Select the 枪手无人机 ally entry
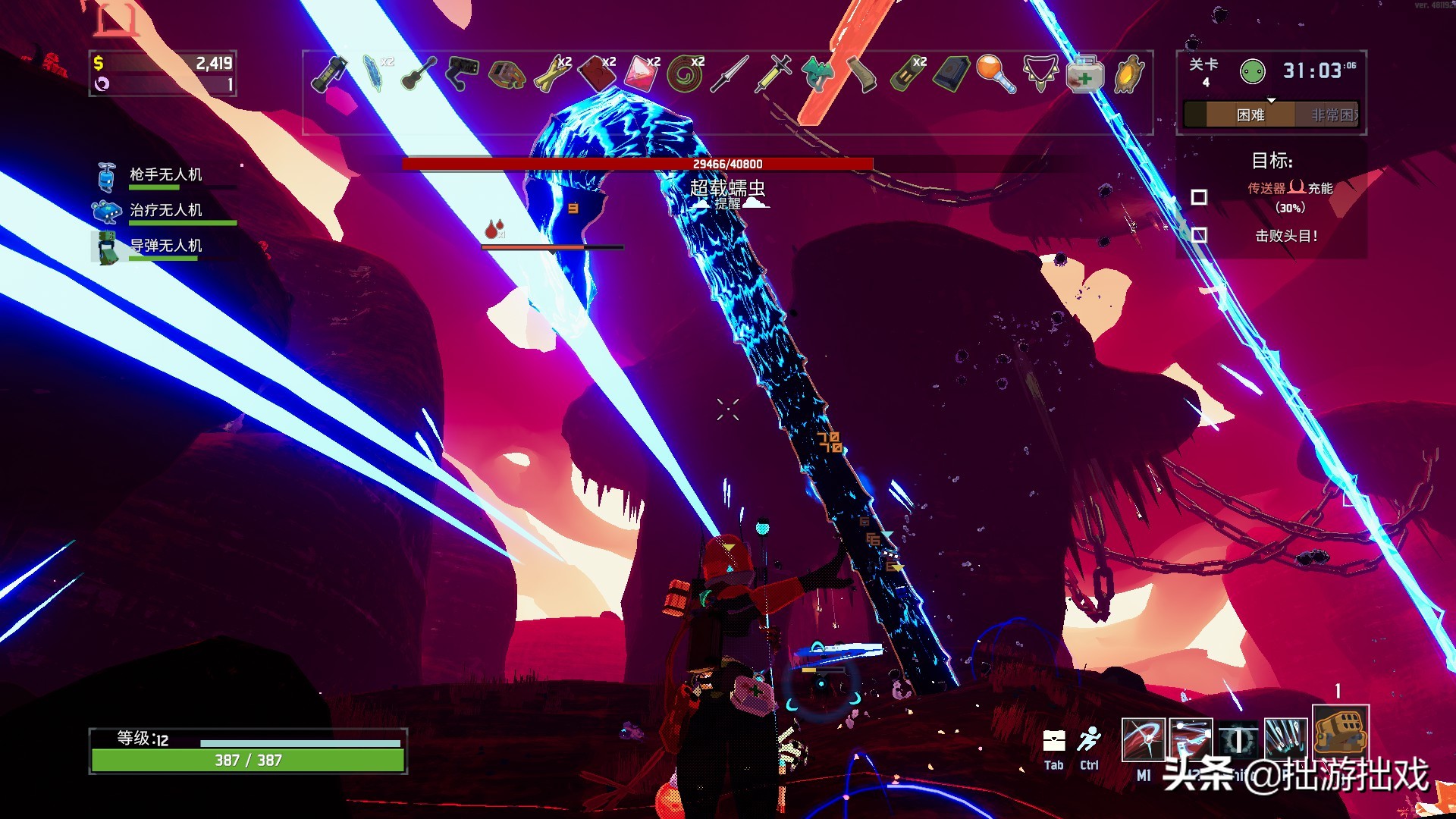 [x=165, y=175]
